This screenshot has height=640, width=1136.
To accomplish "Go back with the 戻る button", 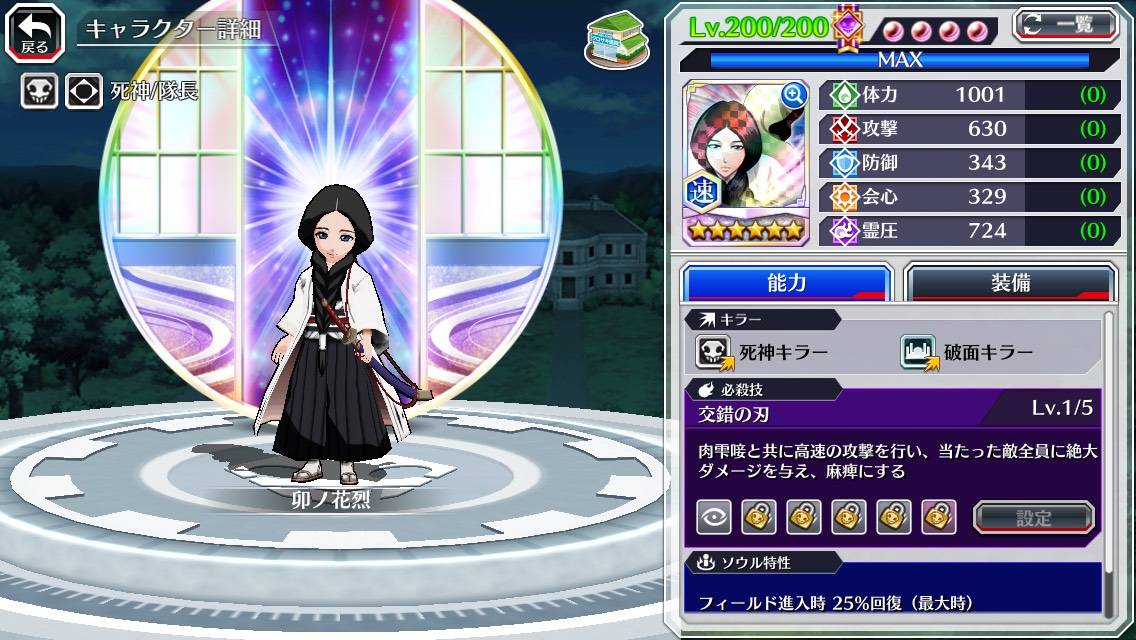I will tap(34, 31).
